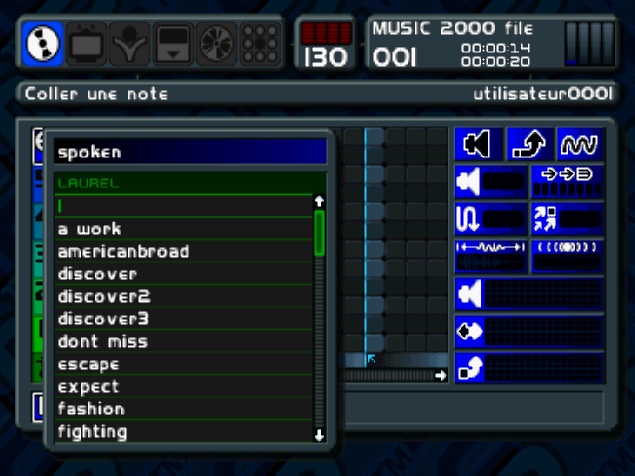Screen dimensions: 635x476
Task: Click the sample list's down arrow
Action: (x=319, y=434)
